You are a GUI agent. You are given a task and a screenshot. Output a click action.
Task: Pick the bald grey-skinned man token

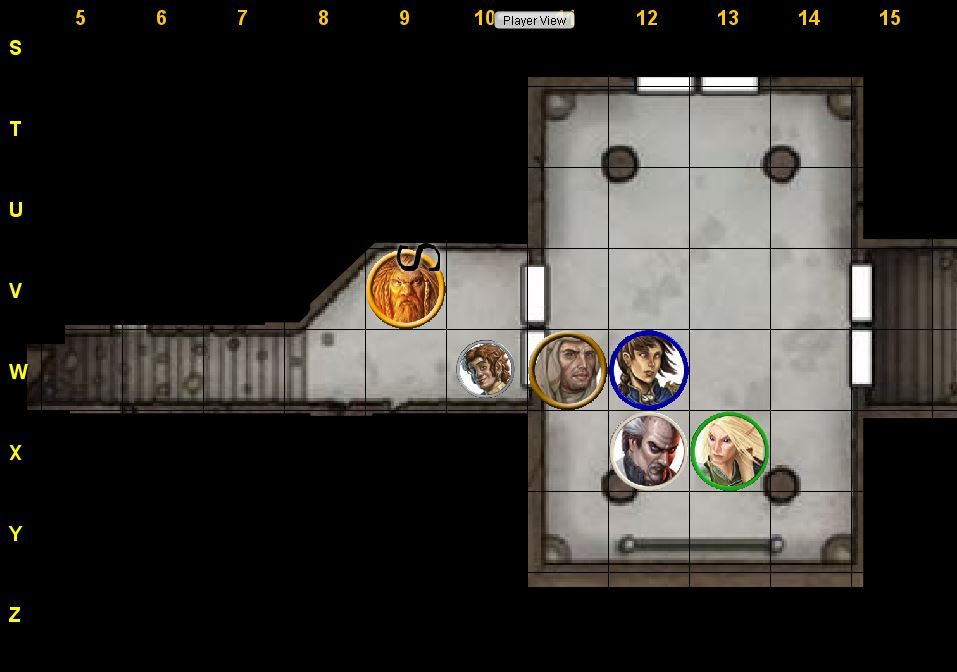(x=648, y=451)
